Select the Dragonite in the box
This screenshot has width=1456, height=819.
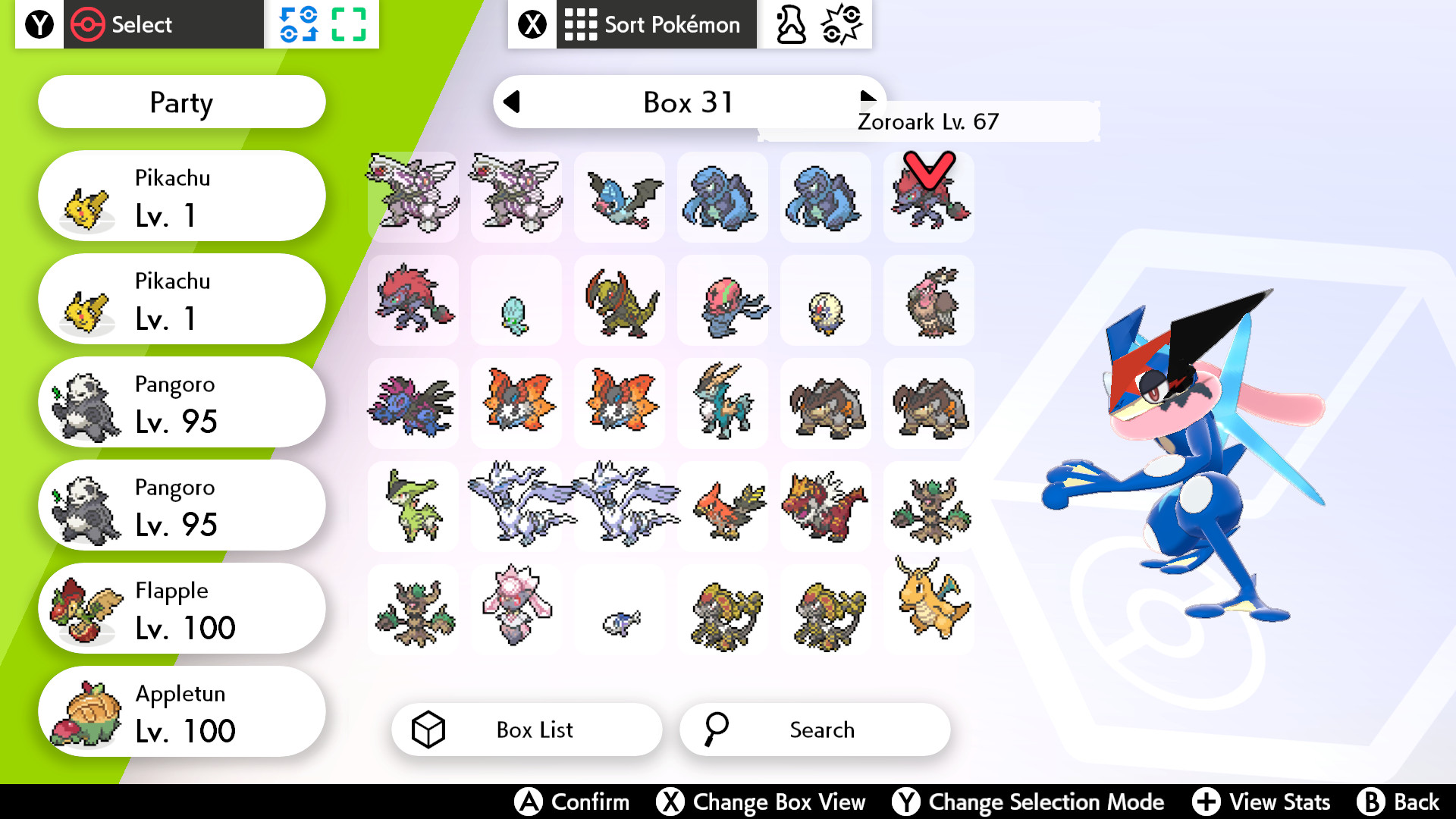928,609
